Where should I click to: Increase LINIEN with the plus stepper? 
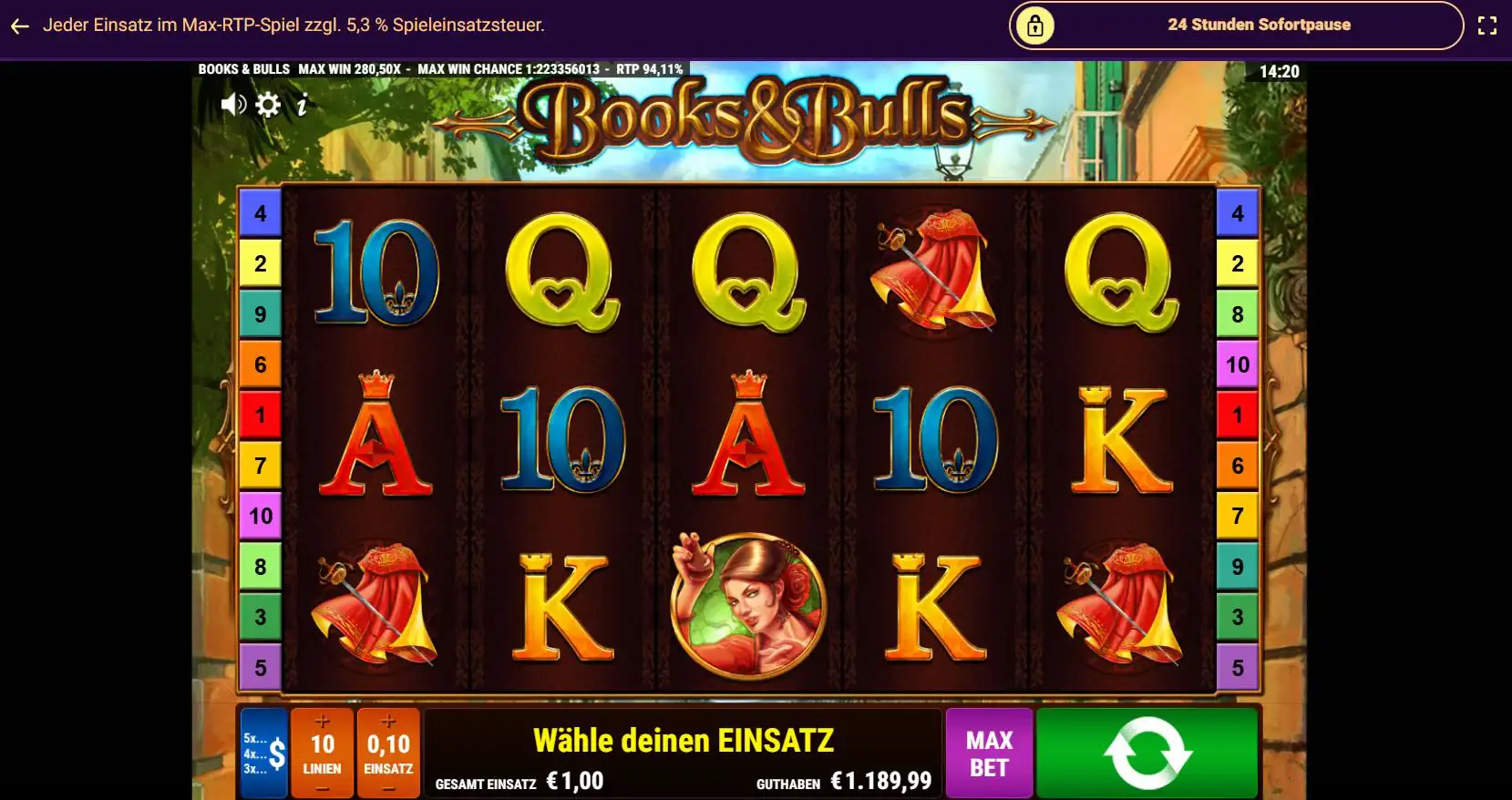click(323, 719)
